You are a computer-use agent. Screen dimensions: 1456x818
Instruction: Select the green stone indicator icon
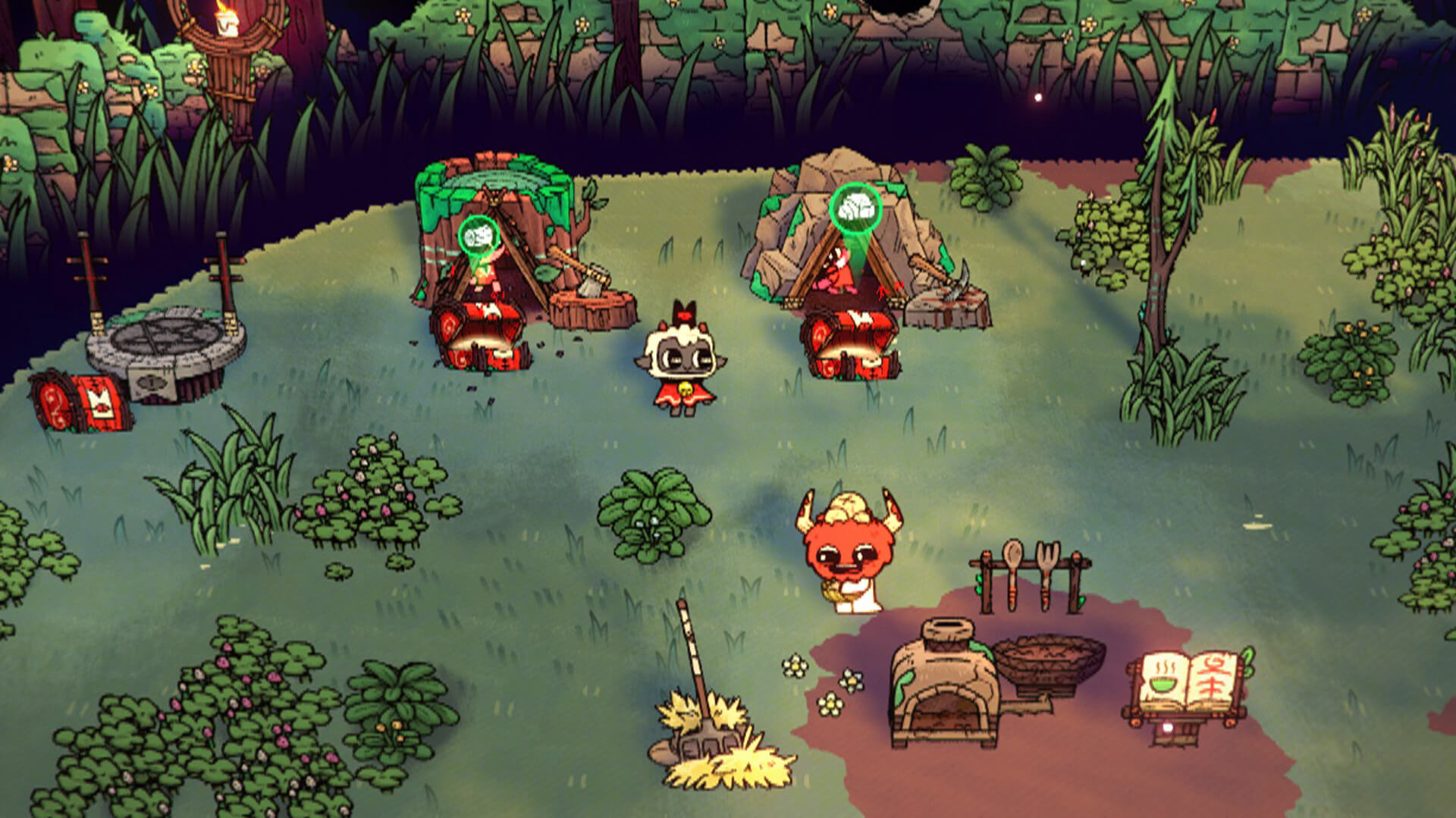855,208
